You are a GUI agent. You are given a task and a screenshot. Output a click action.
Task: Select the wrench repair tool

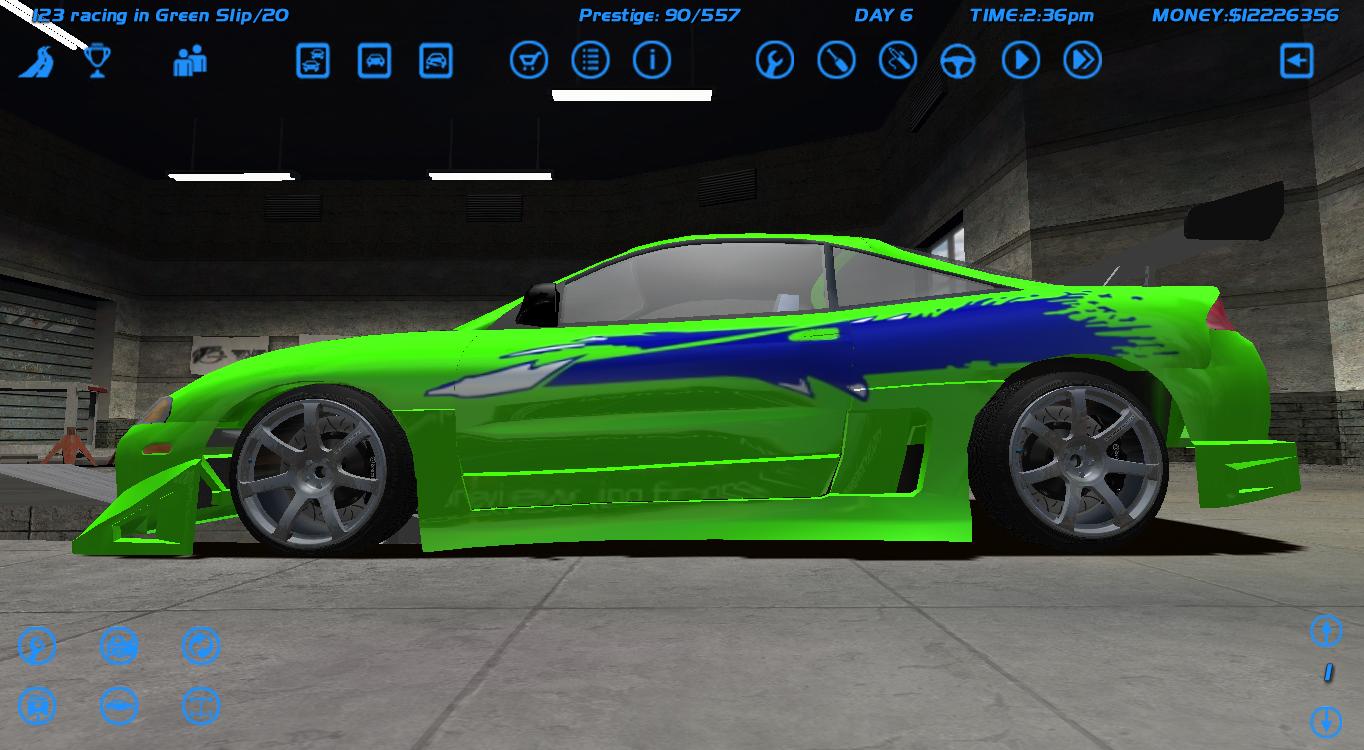773,60
